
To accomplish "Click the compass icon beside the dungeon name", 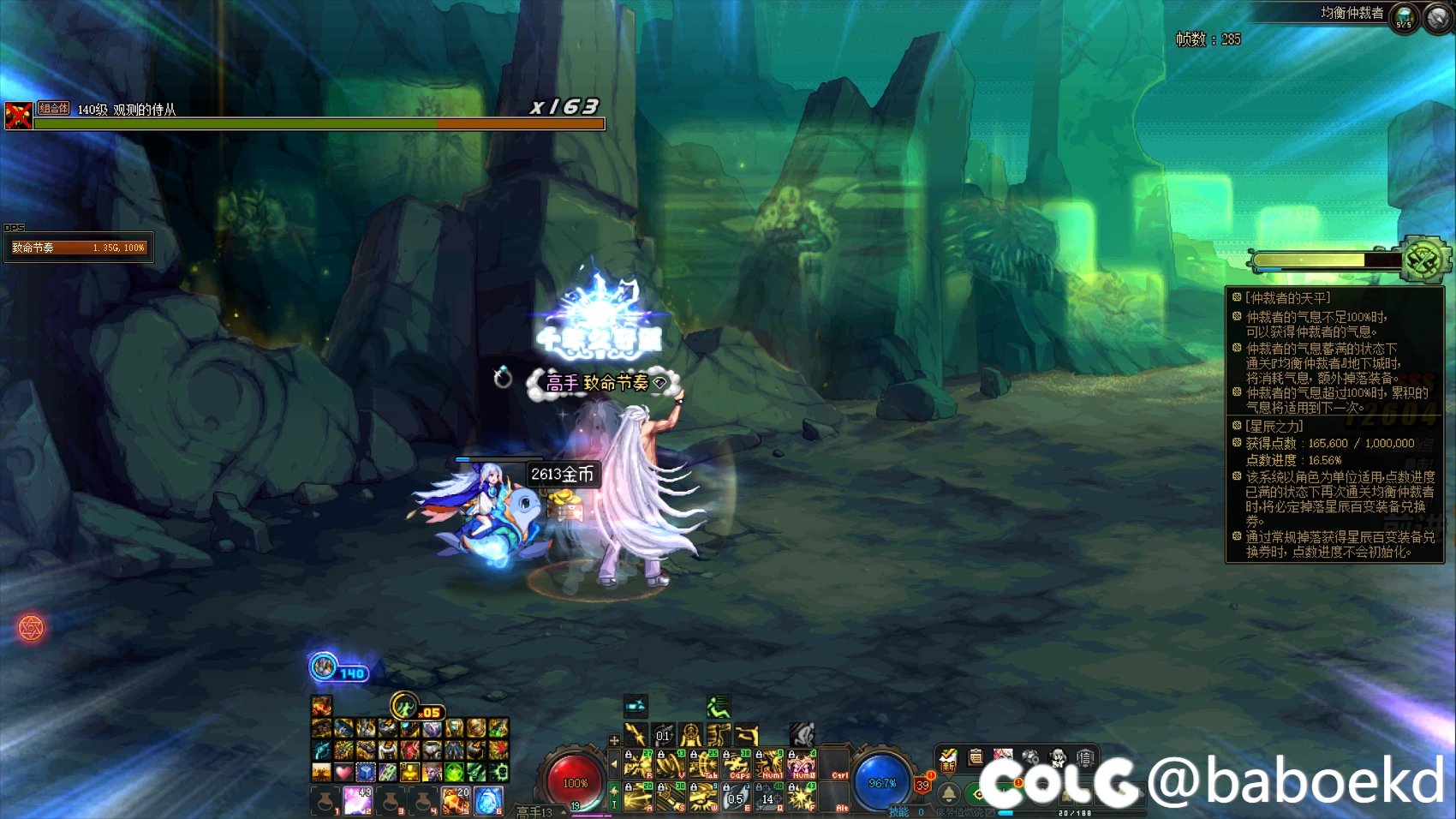I will pos(1439,17).
